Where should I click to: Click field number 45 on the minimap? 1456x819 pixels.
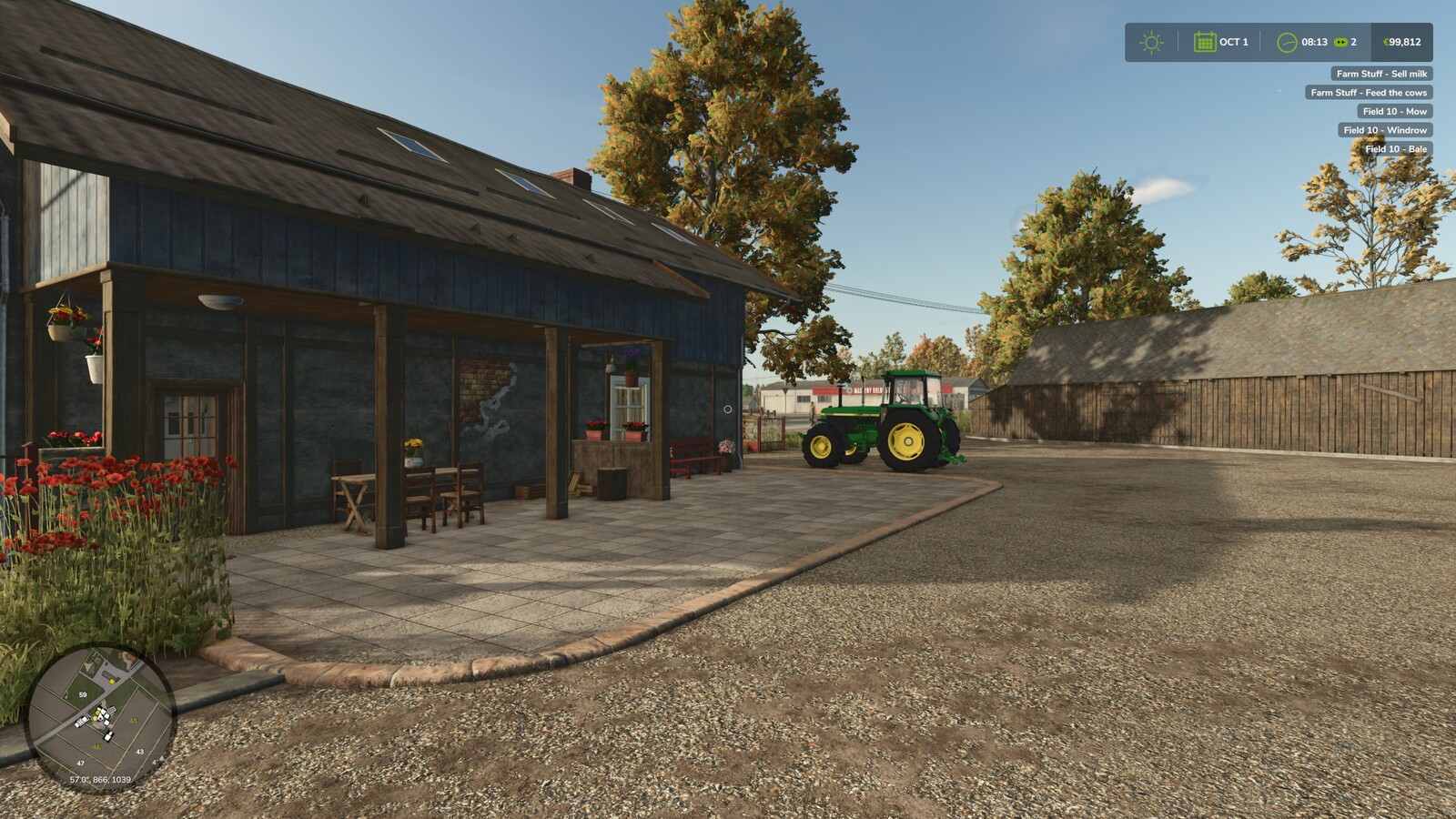133,721
